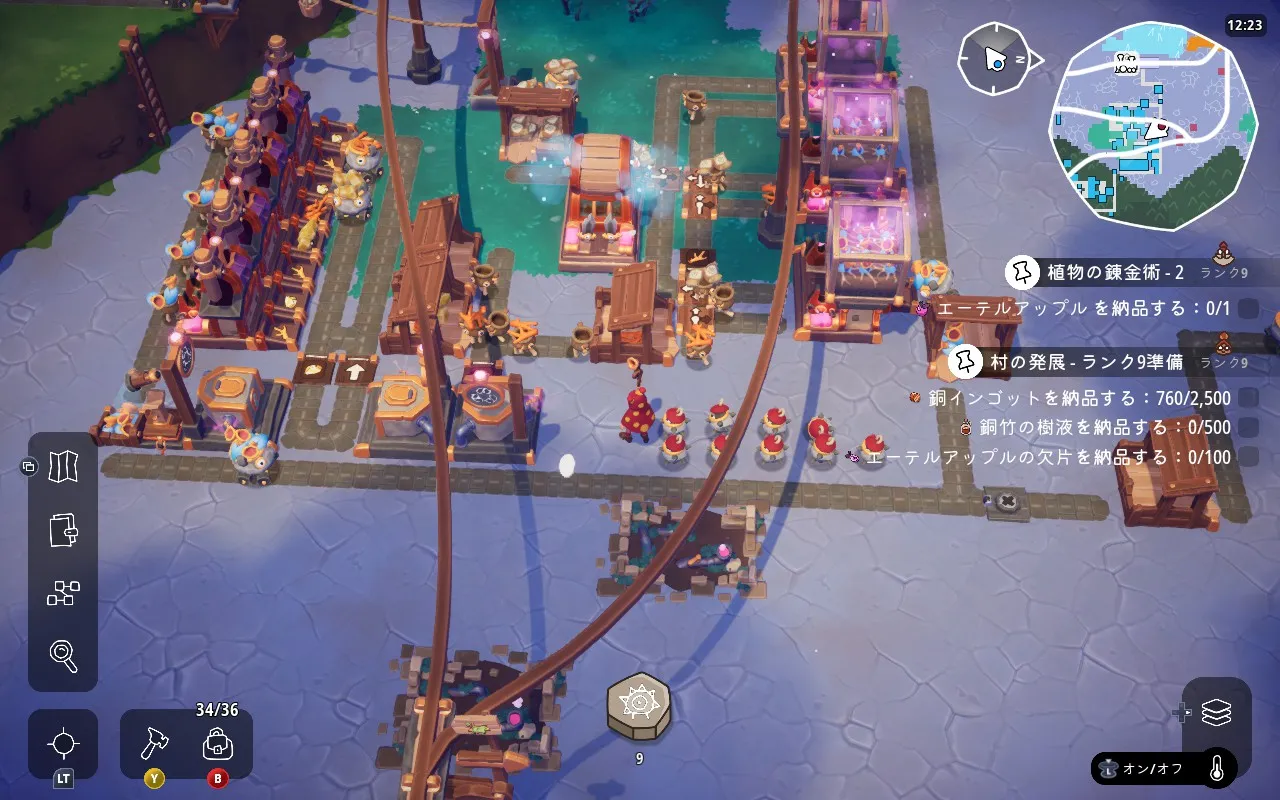This screenshot has height=800, width=1280.
Task: Click the circular minimap
Action: point(1150,125)
